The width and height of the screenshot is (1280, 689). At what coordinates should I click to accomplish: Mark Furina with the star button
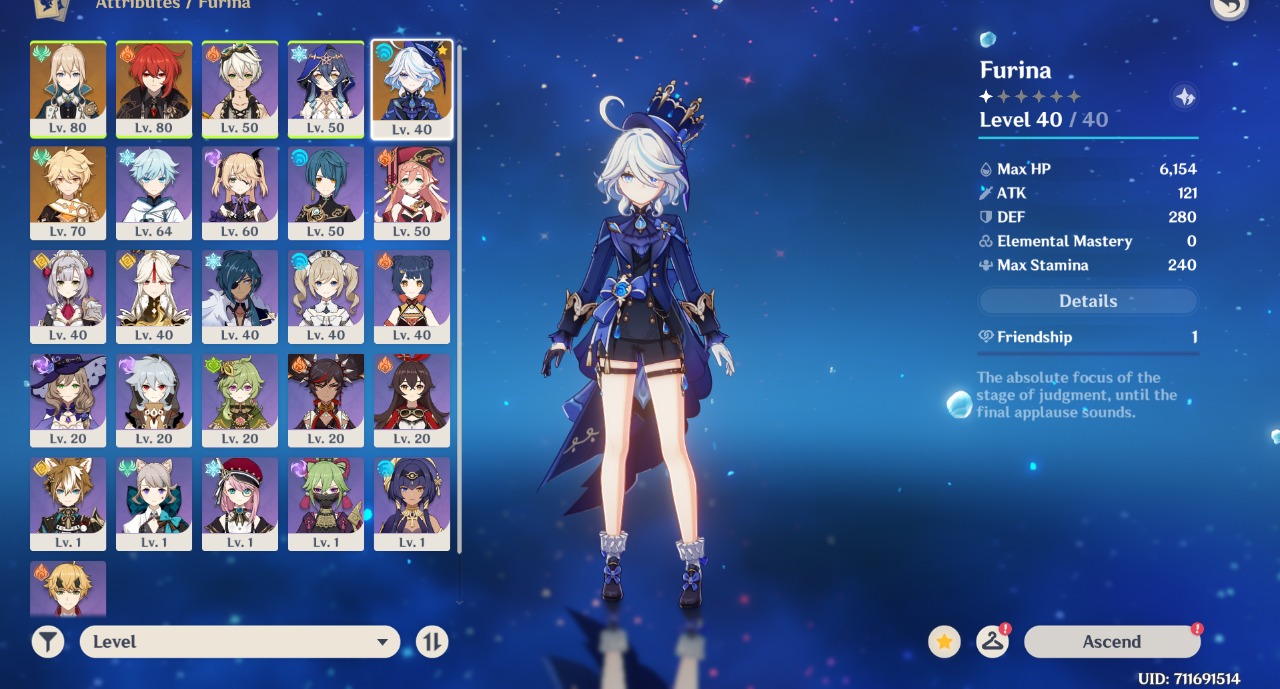click(x=944, y=642)
